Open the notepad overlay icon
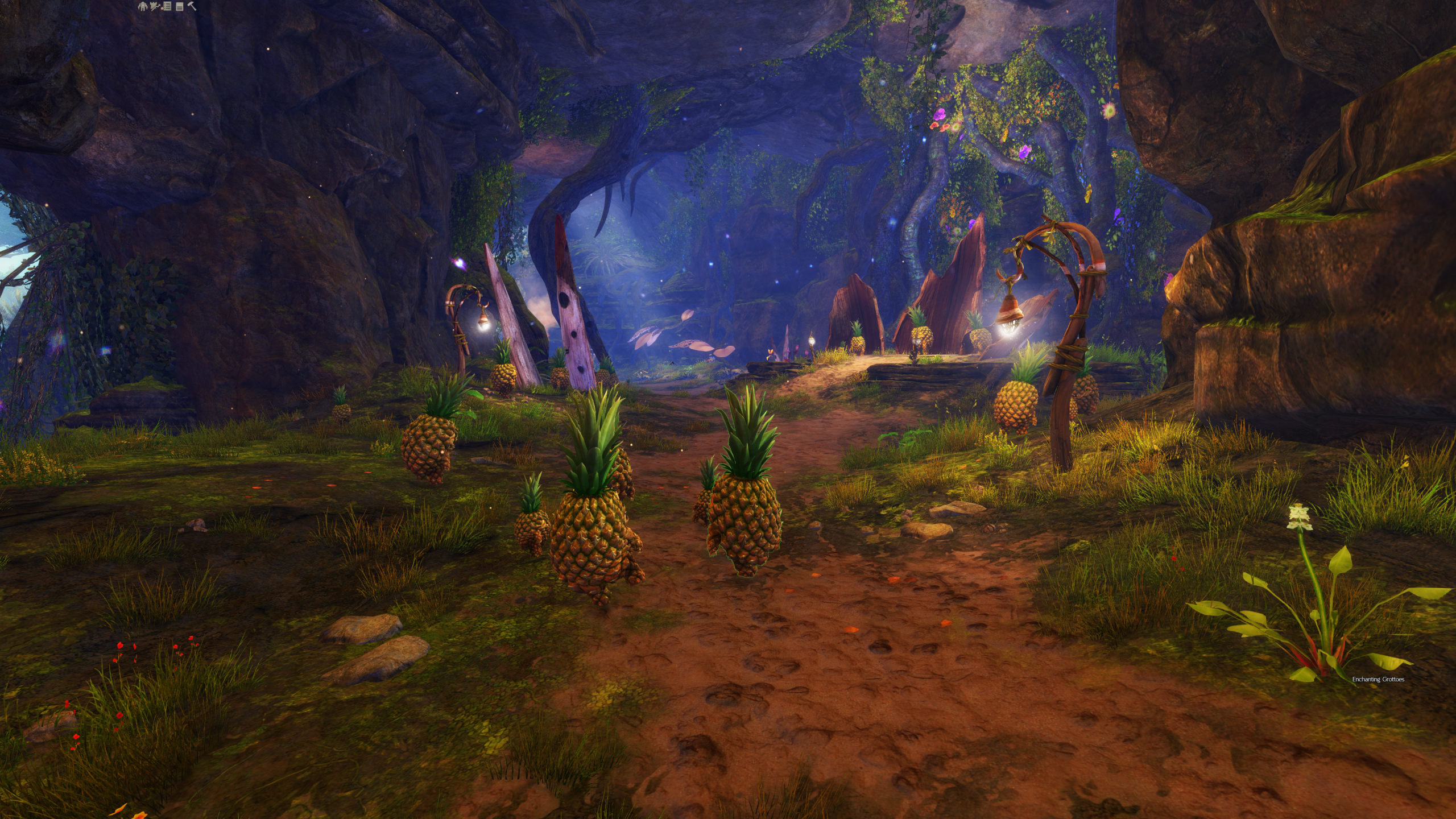 (x=180, y=7)
